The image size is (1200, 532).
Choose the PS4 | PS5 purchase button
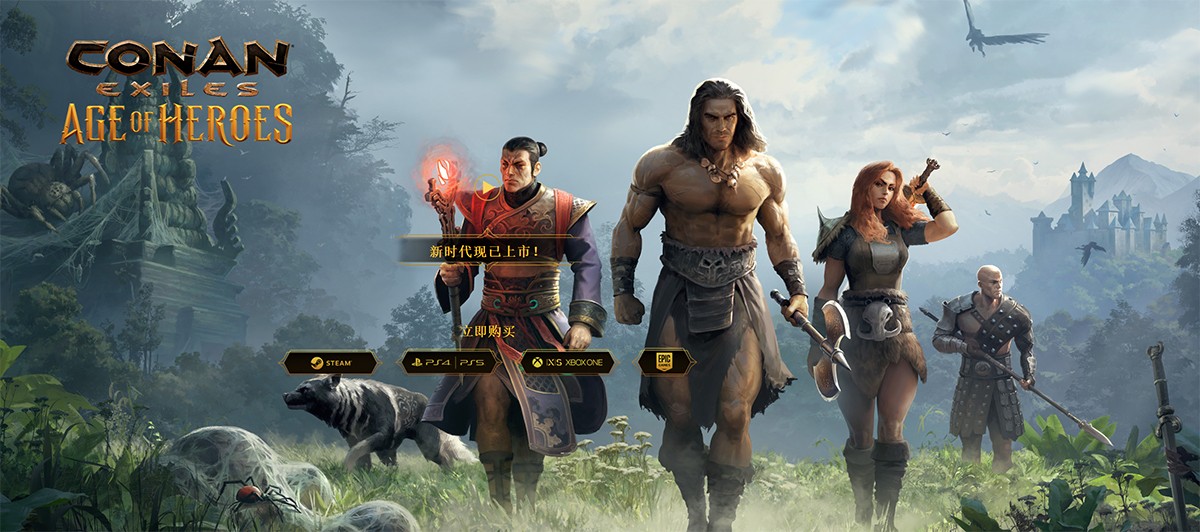pos(449,362)
